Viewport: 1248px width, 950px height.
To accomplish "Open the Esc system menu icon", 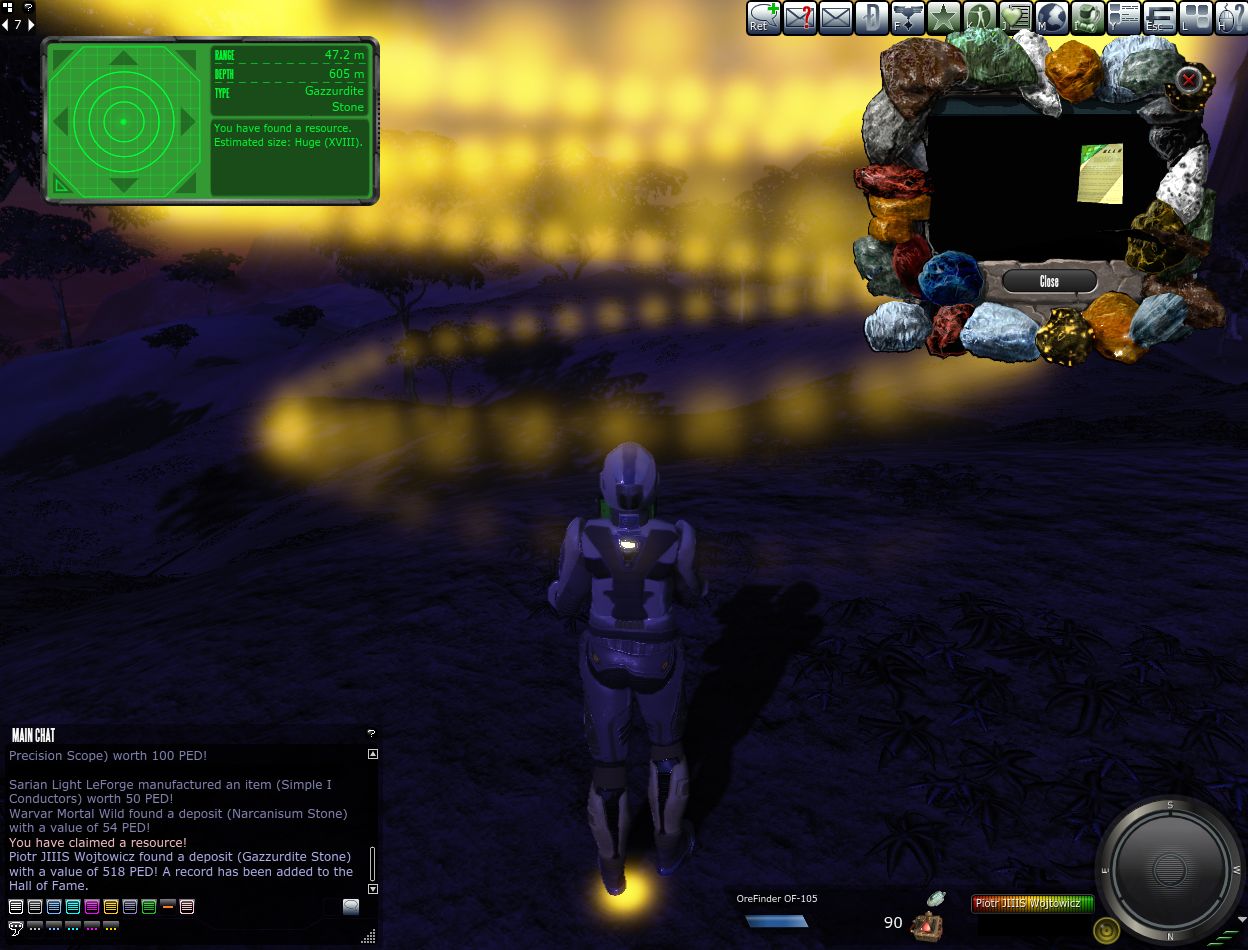I will tap(1159, 18).
